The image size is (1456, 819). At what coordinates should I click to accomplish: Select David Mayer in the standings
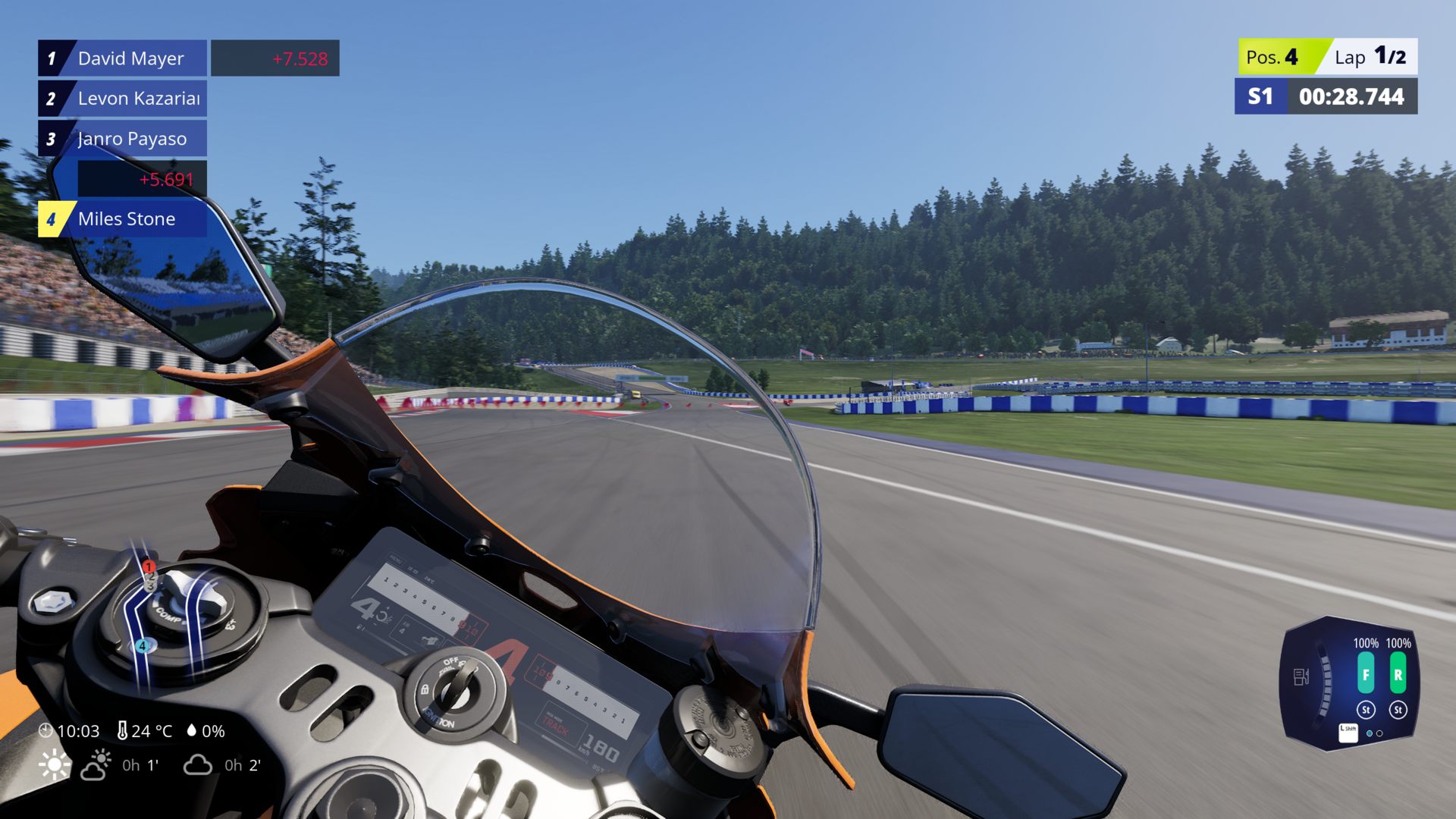pyautogui.click(x=130, y=58)
